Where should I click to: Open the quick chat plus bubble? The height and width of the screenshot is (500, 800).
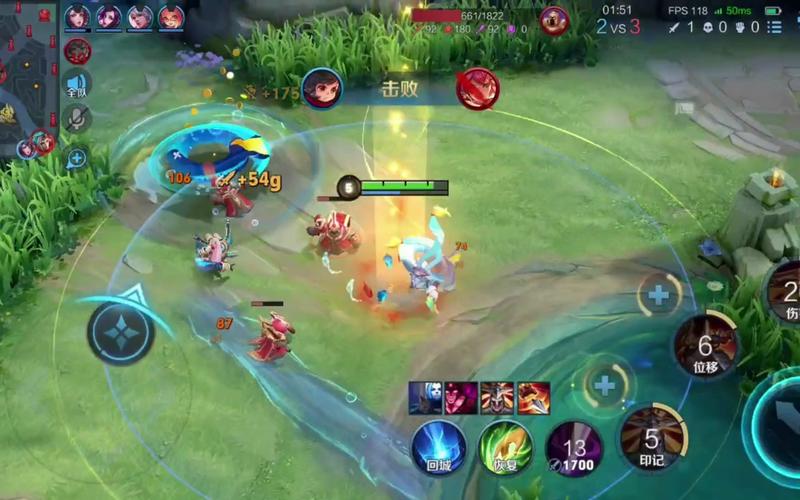(77, 157)
